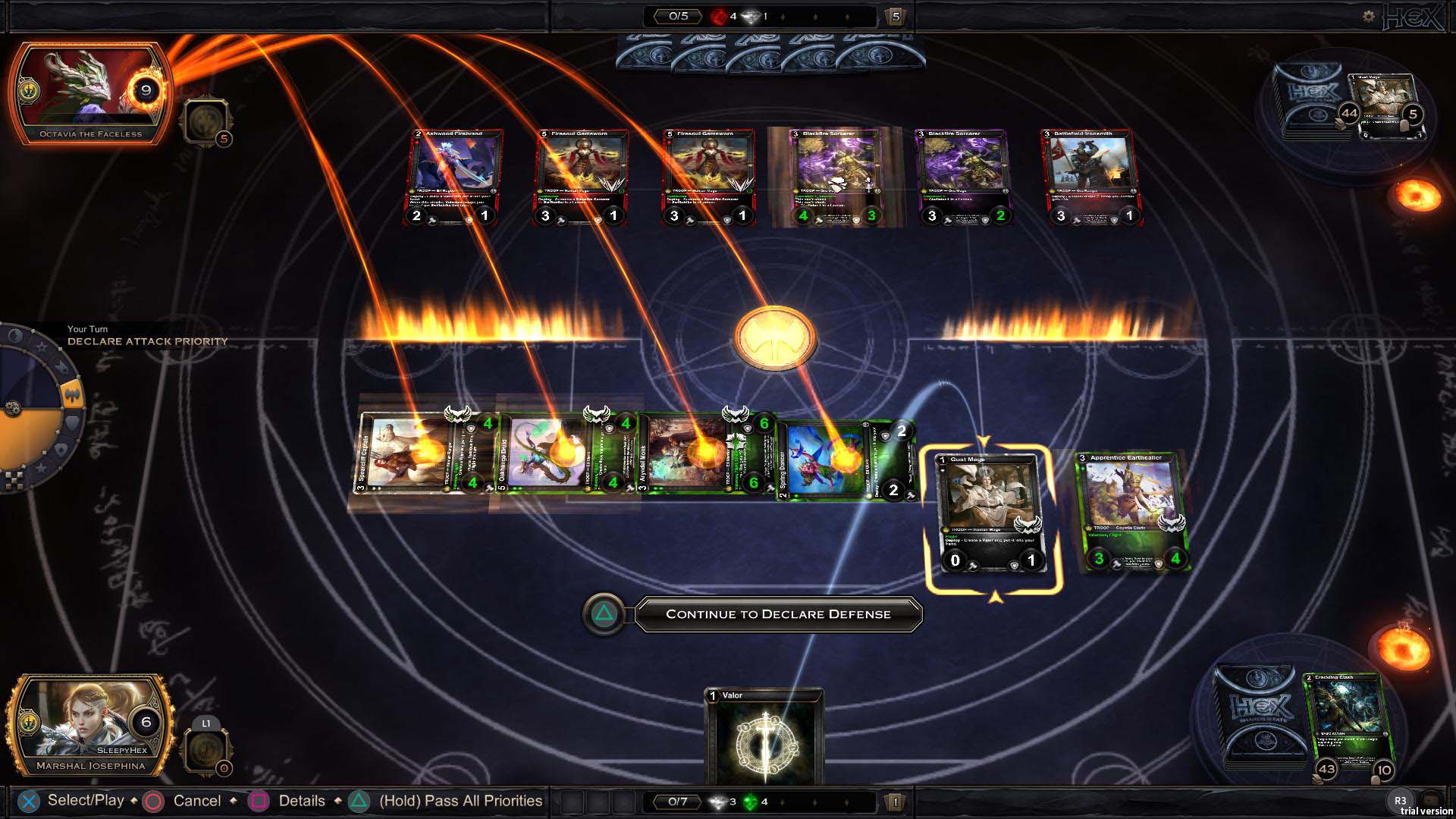Click the gears icon at center of phase wheel
Screen dimensions: 1456x819
13,407
